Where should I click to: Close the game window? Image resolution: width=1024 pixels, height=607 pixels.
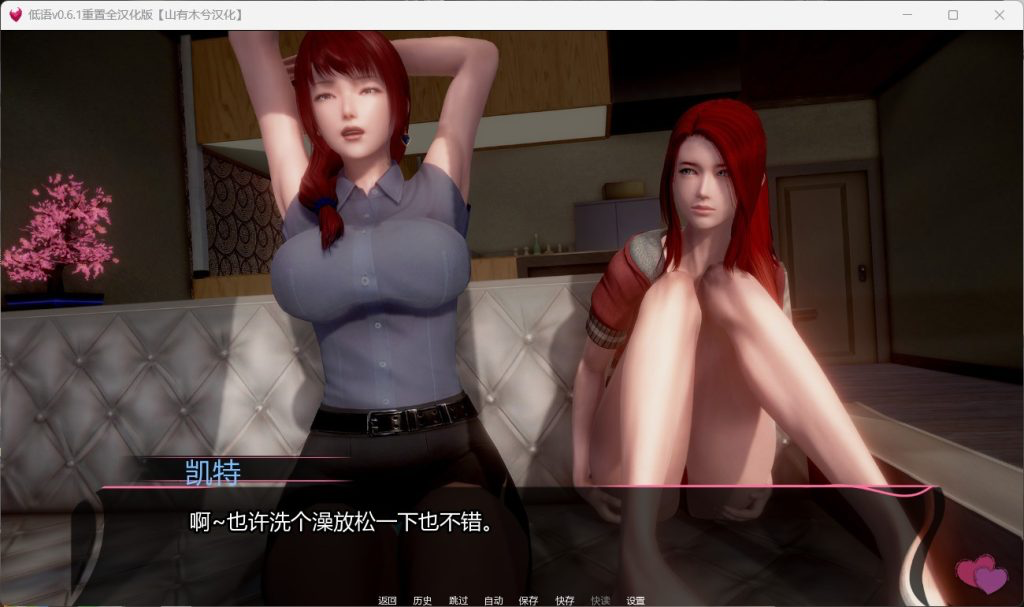pyautogui.click(x=999, y=15)
